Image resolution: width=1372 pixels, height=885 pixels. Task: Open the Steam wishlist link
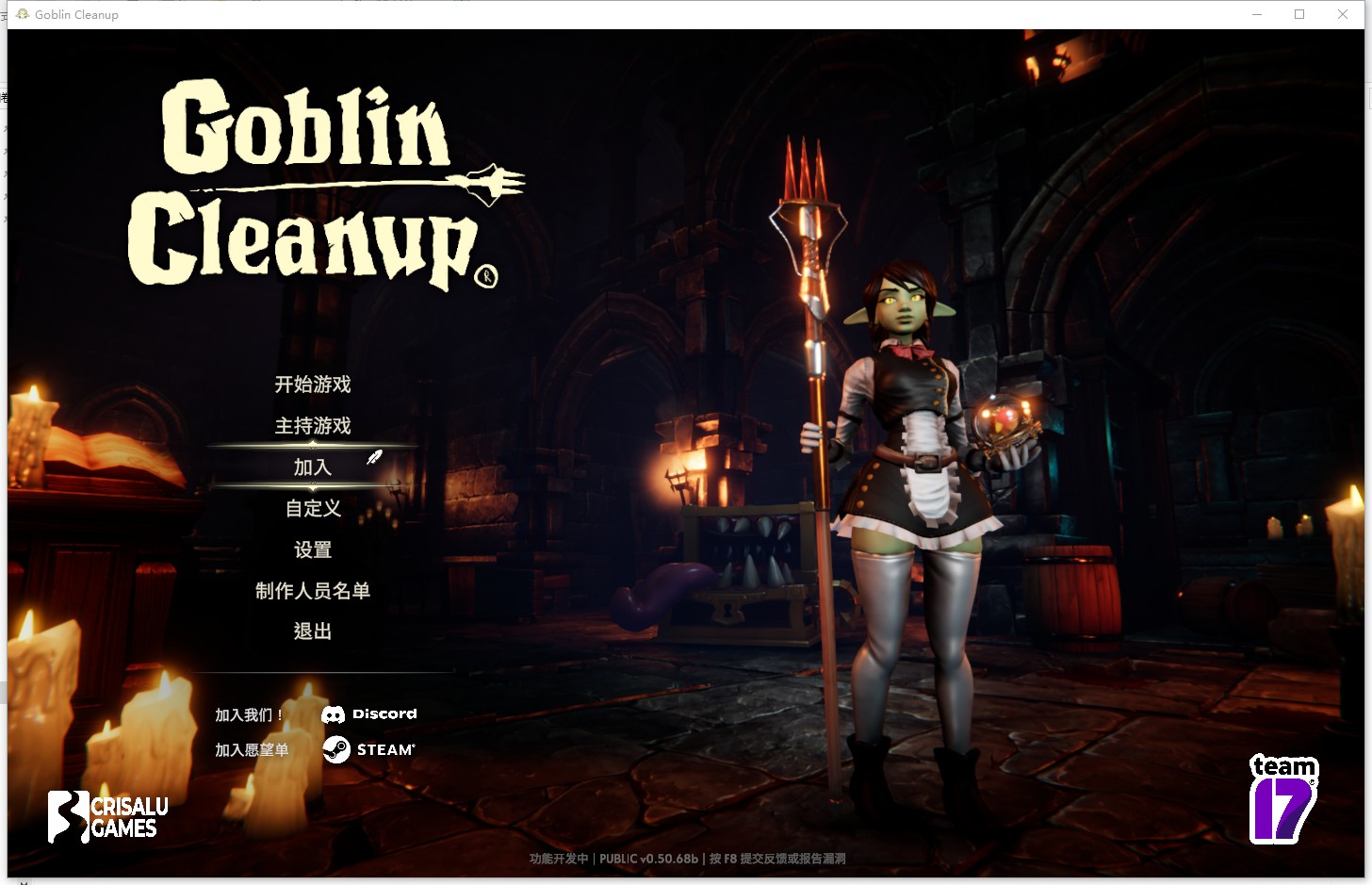(x=369, y=749)
